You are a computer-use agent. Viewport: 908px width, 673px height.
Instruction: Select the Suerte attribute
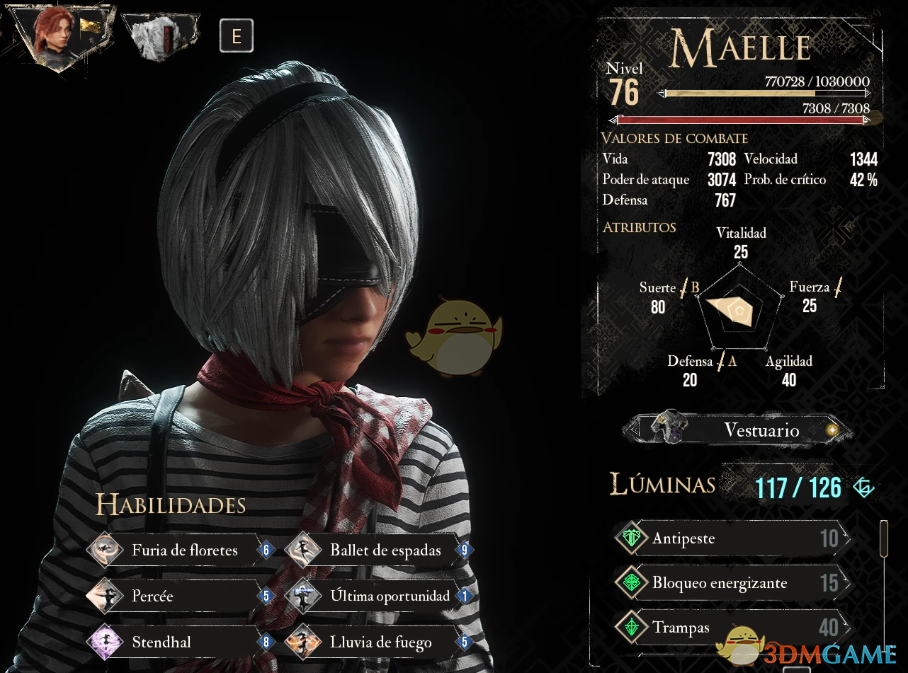(x=658, y=297)
